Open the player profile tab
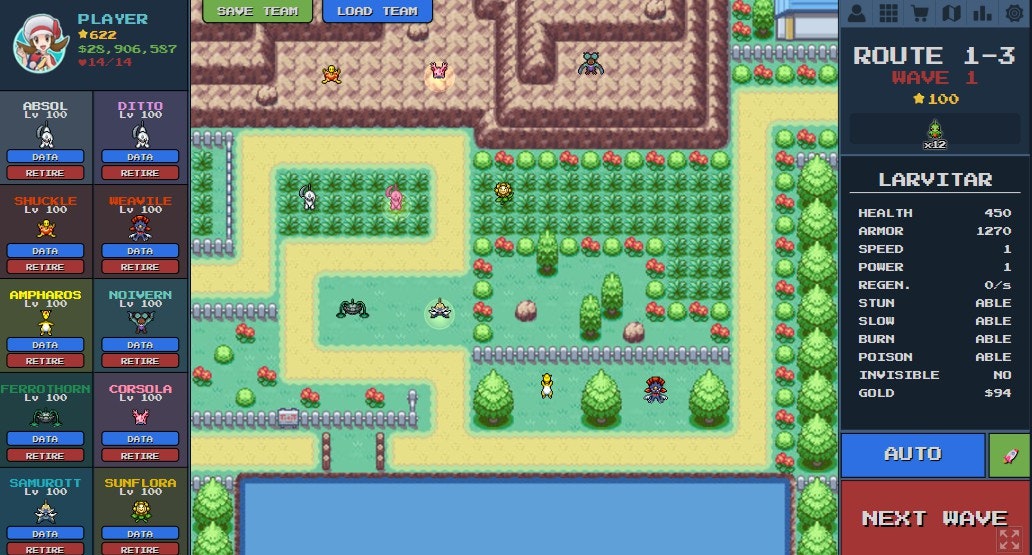The height and width of the screenshot is (555, 1032). 856,13
